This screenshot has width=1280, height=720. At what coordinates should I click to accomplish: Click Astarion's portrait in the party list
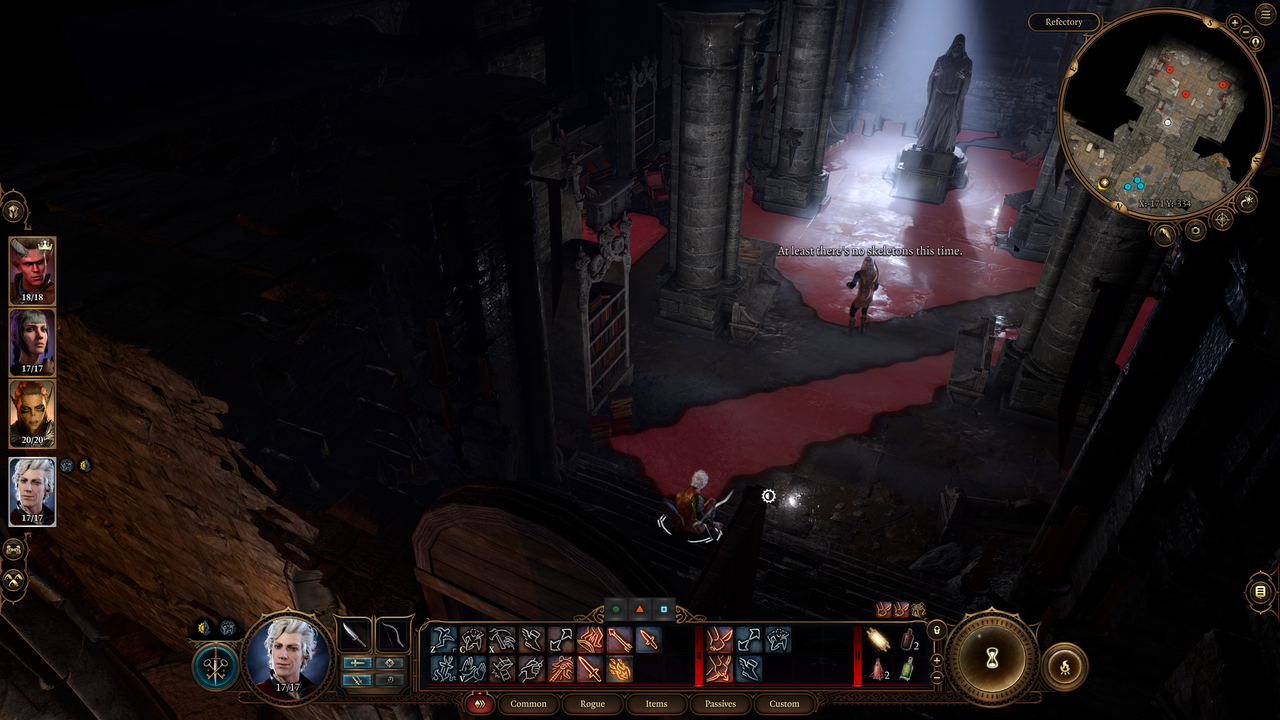[32, 491]
